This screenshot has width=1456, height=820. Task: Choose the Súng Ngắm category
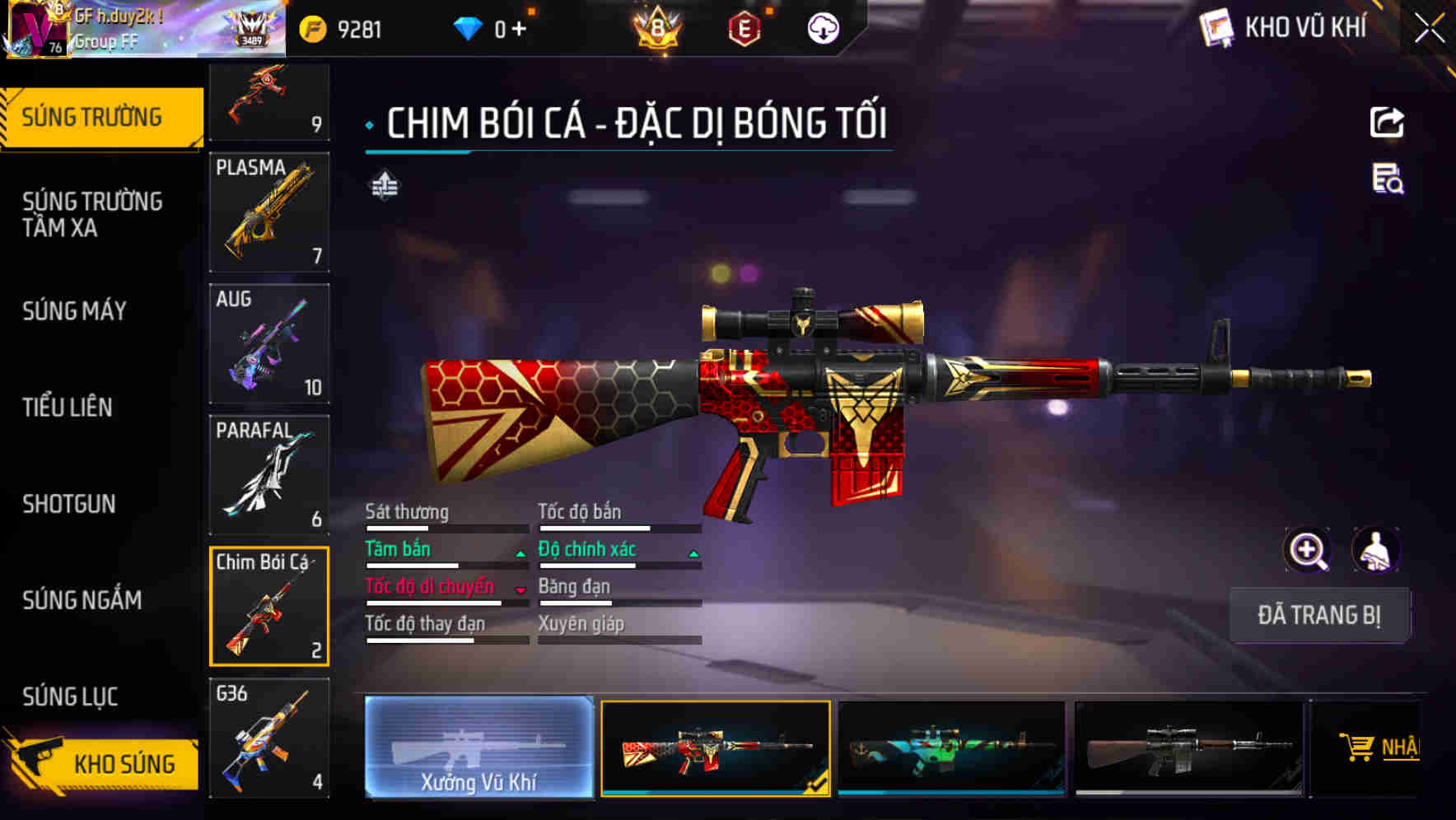[82, 600]
